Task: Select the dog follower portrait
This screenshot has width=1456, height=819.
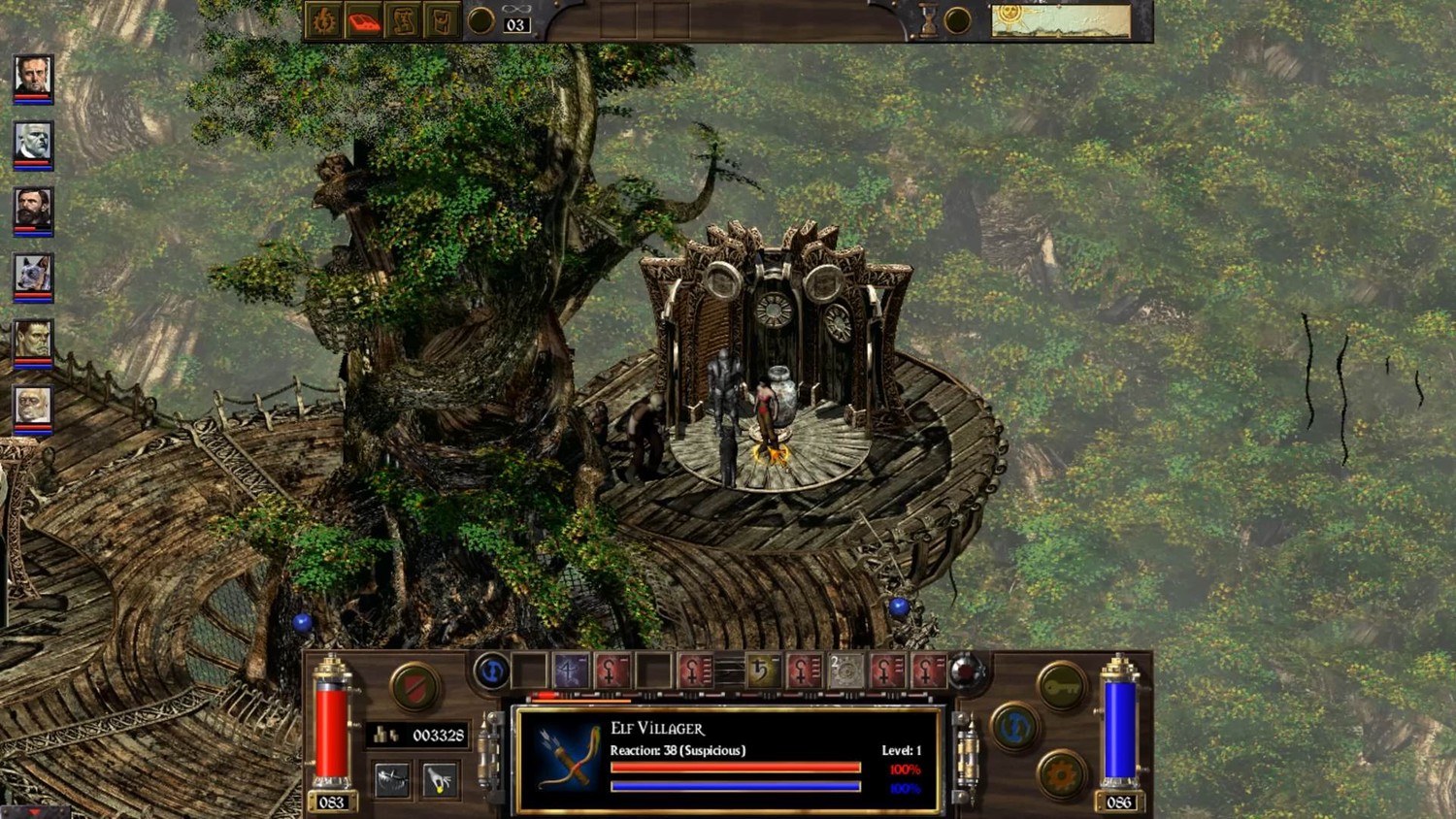Action: (33, 276)
